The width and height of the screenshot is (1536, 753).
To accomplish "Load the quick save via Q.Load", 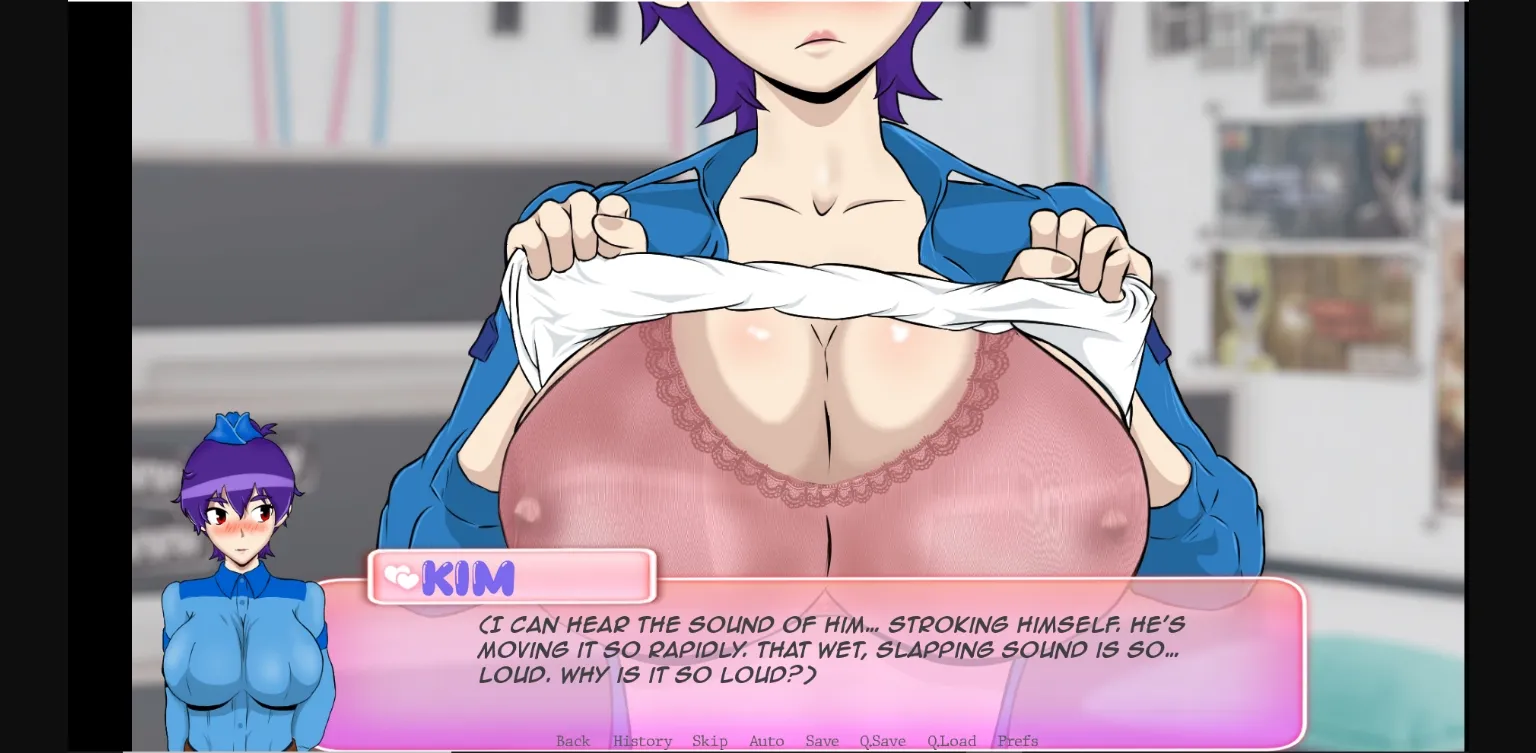I will [950, 741].
